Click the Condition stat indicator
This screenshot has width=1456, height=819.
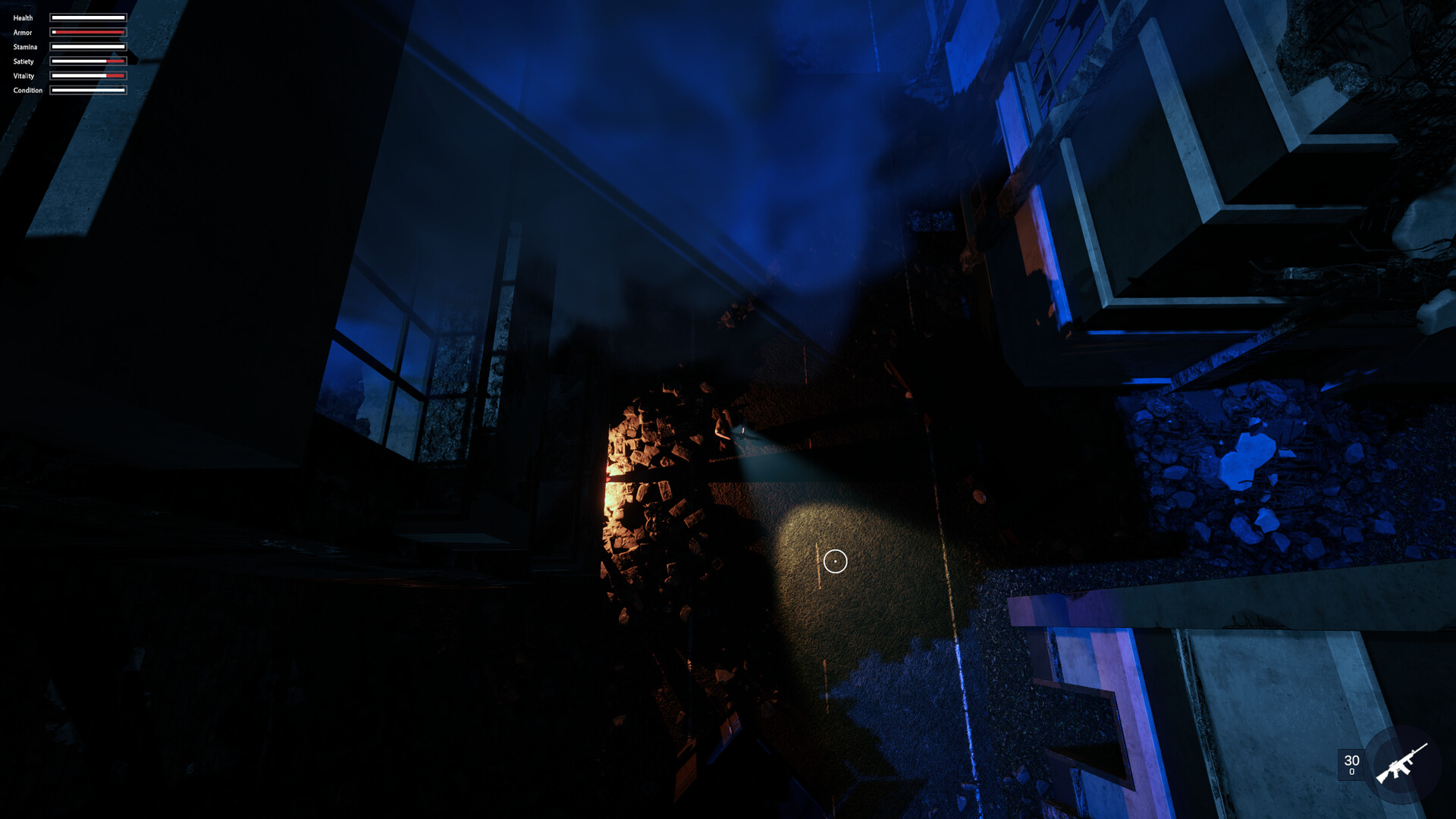click(87, 89)
